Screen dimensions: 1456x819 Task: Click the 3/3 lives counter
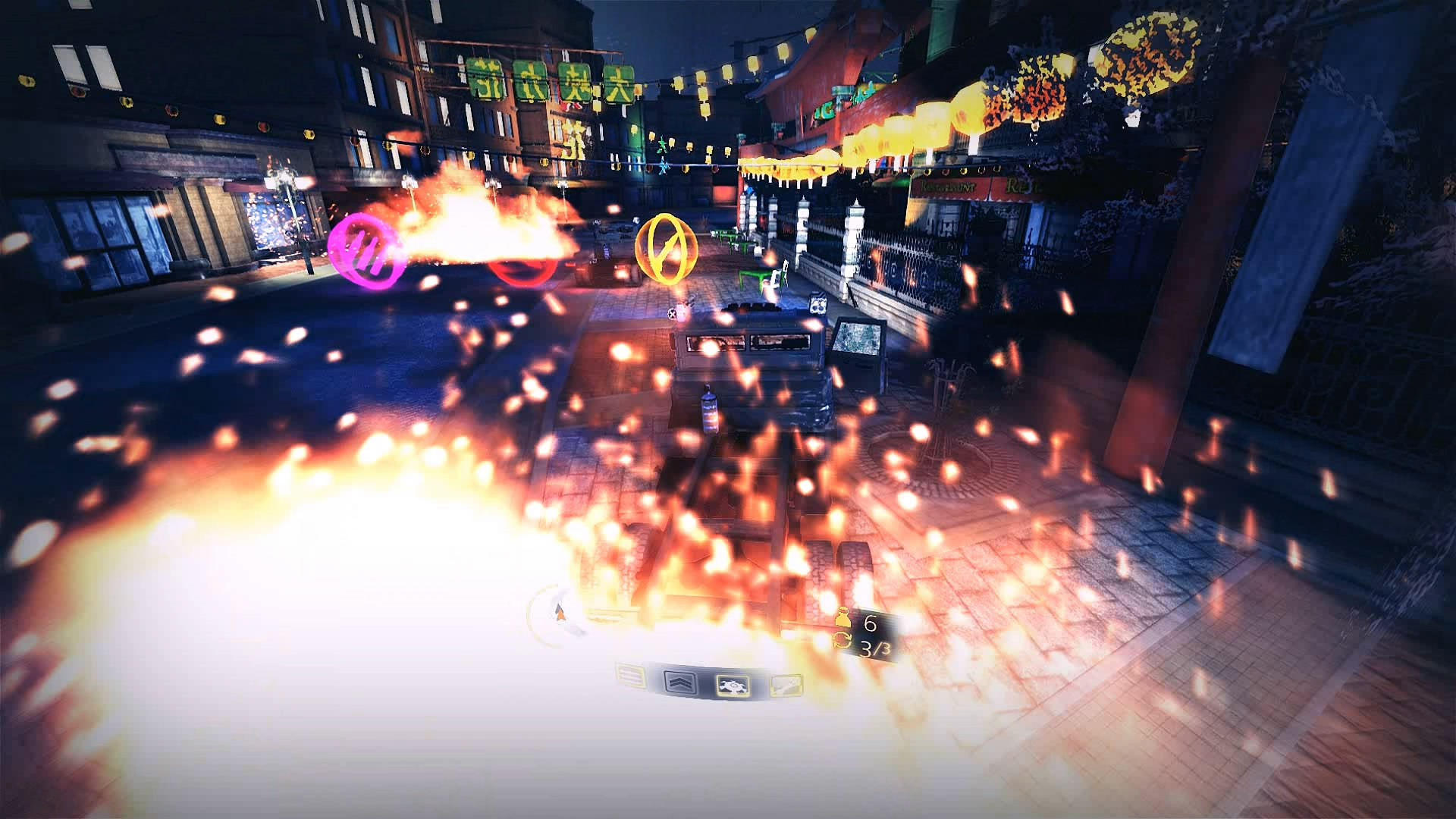pos(874,649)
